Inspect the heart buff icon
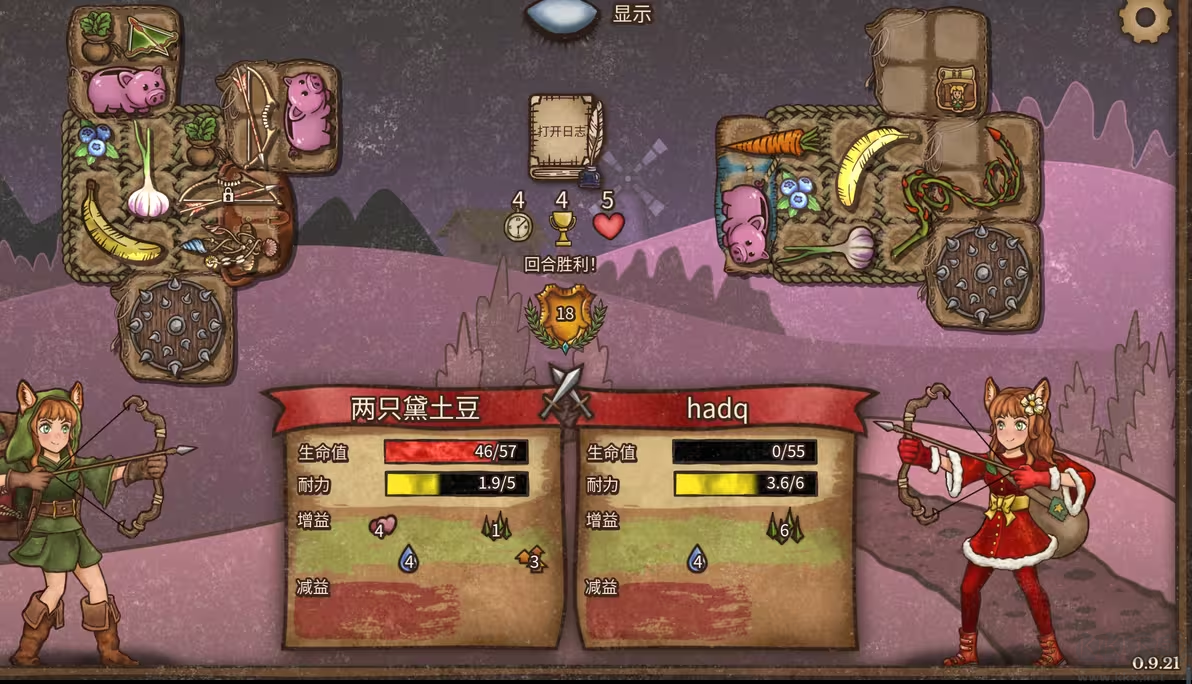The height and width of the screenshot is (684, 1192). click(382, 526)
